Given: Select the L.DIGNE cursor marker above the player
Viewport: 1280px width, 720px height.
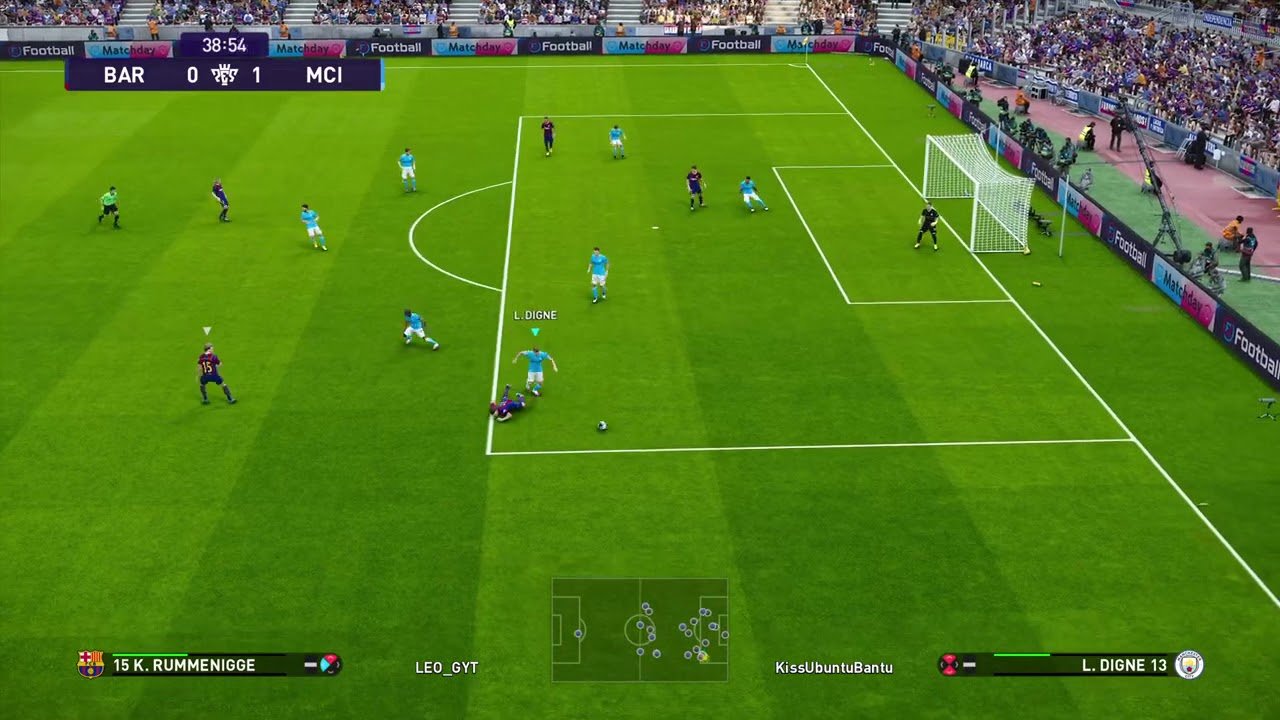Looking at the screenshot, I should pos(535,331).
